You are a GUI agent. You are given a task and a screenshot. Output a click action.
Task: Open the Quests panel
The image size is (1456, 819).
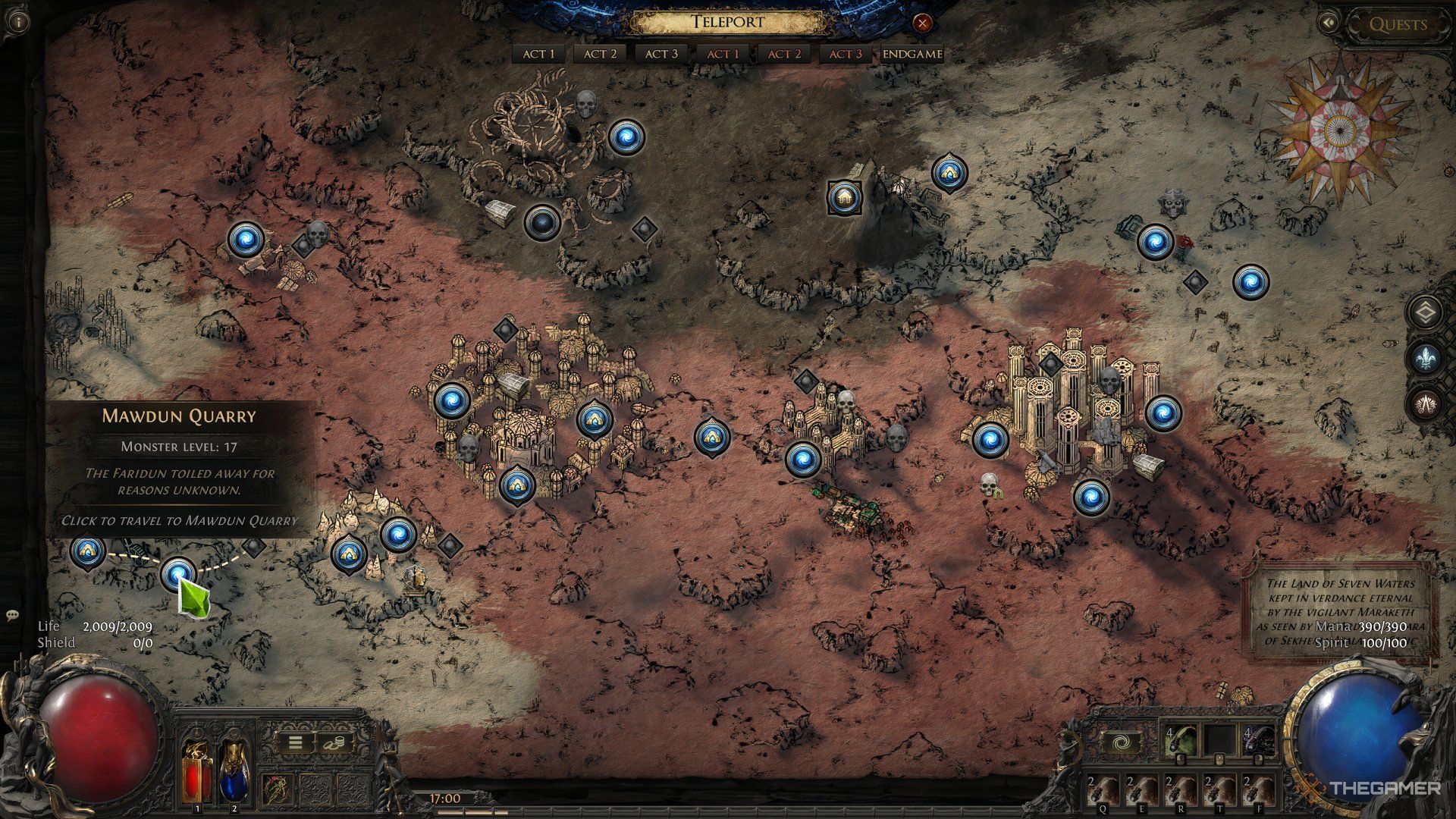[1398, 24]
